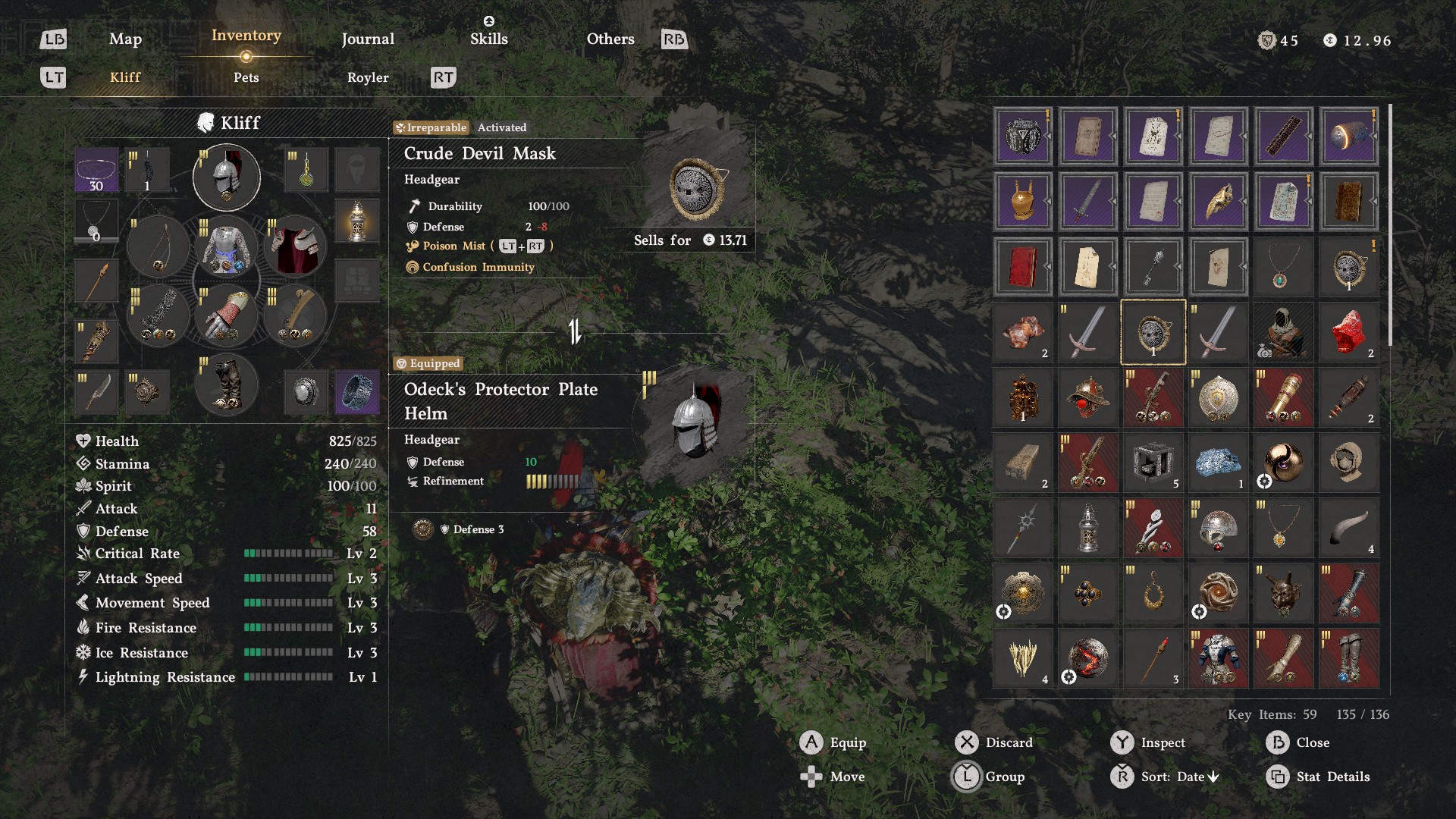This screenshot has height=819, width=1456.
Task: Switch to the Pets tab
Action: [x=246, y=77]
